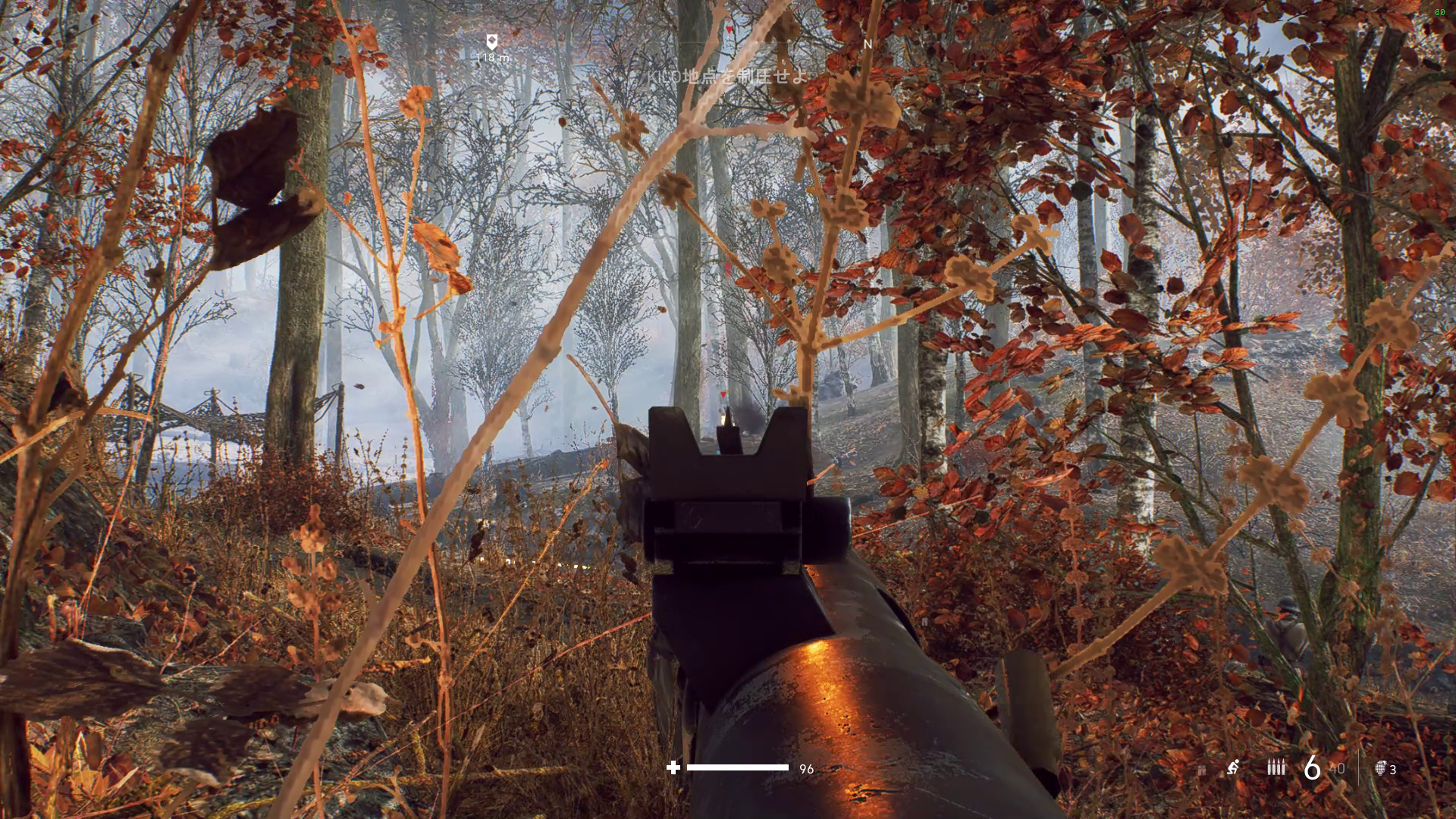Click the red enemy marker on the compass

pyautogui.click(x=728, y=30)
